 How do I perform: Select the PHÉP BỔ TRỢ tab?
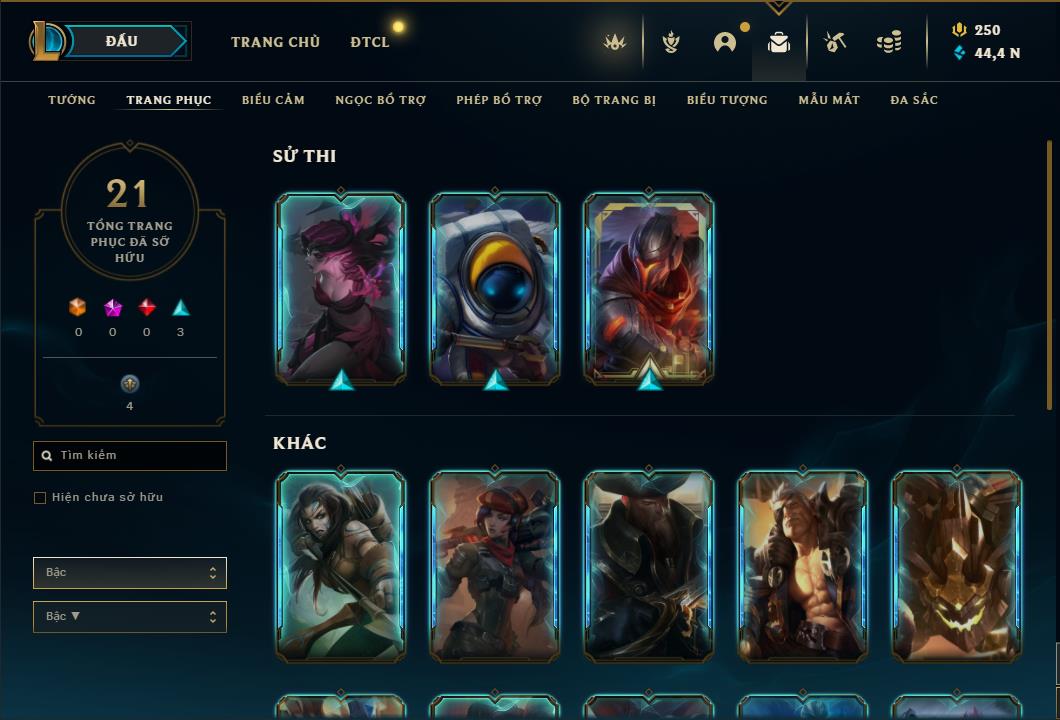(x=499, y=100)
